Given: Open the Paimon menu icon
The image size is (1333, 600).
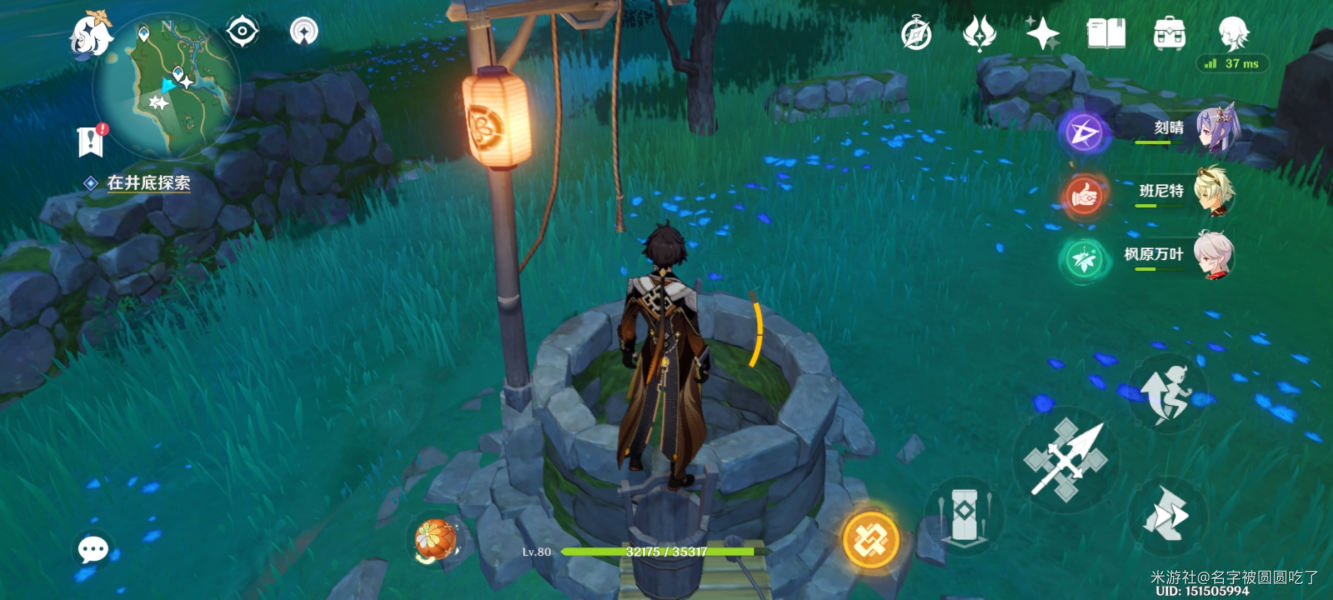Looking at the screenshot, I should pyautogui.click(x=90, y=36).
